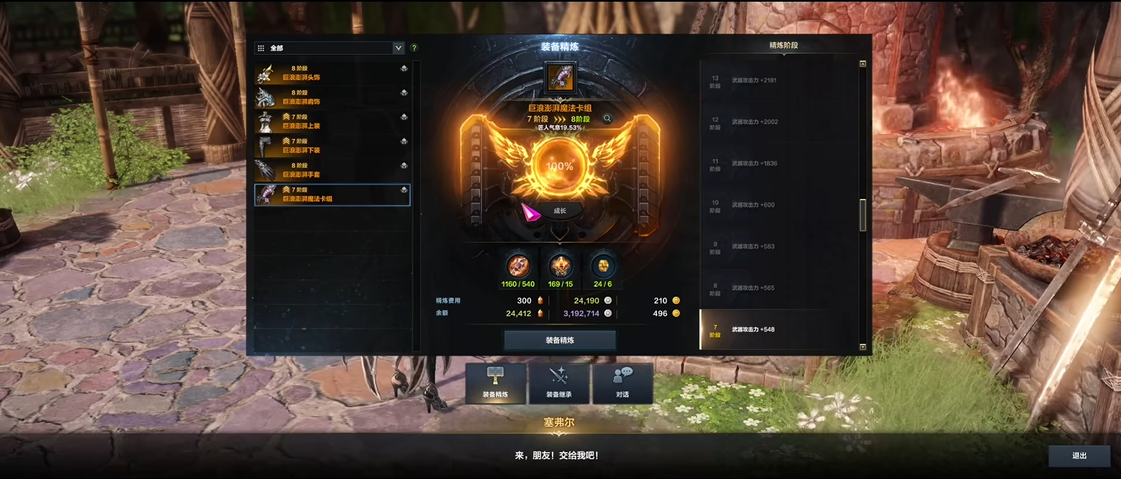Exit with the 退出 button
The height and width of the screenshot is (479, 1121).
(1079, 456)
